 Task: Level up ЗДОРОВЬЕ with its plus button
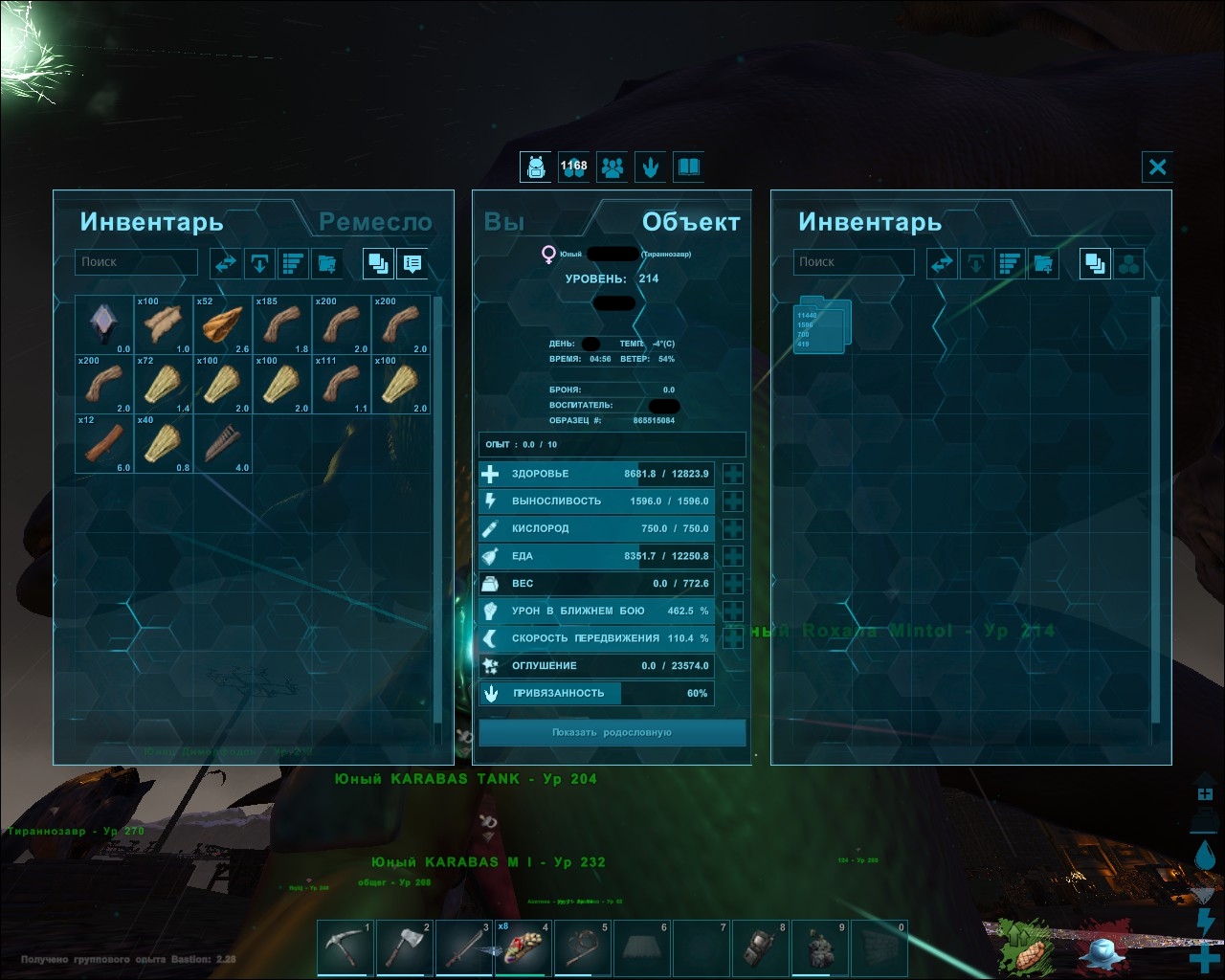[x=732, y=473]
